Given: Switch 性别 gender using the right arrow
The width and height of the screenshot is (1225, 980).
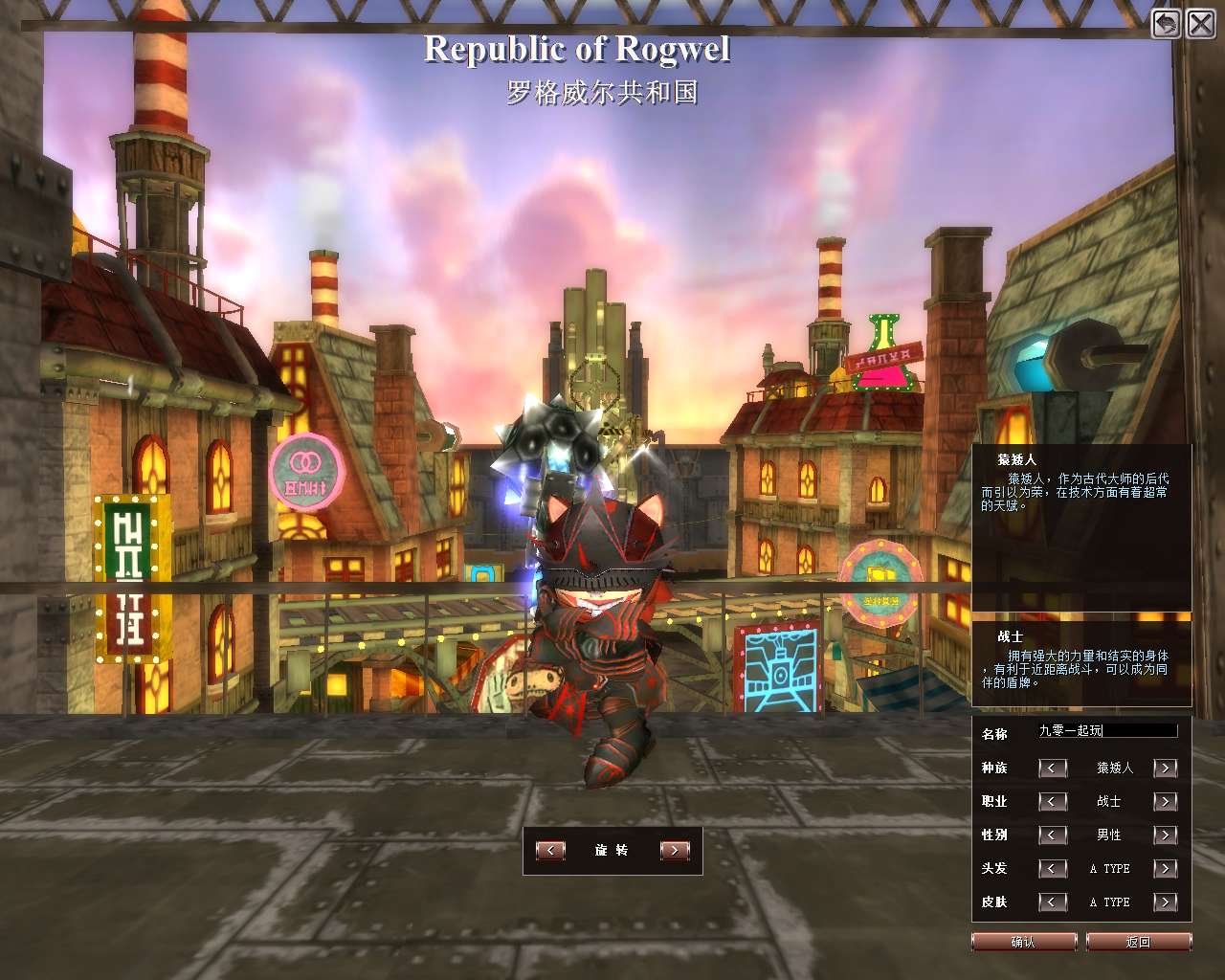Looking at the screenshot, I should click(x=1166, y=835).
